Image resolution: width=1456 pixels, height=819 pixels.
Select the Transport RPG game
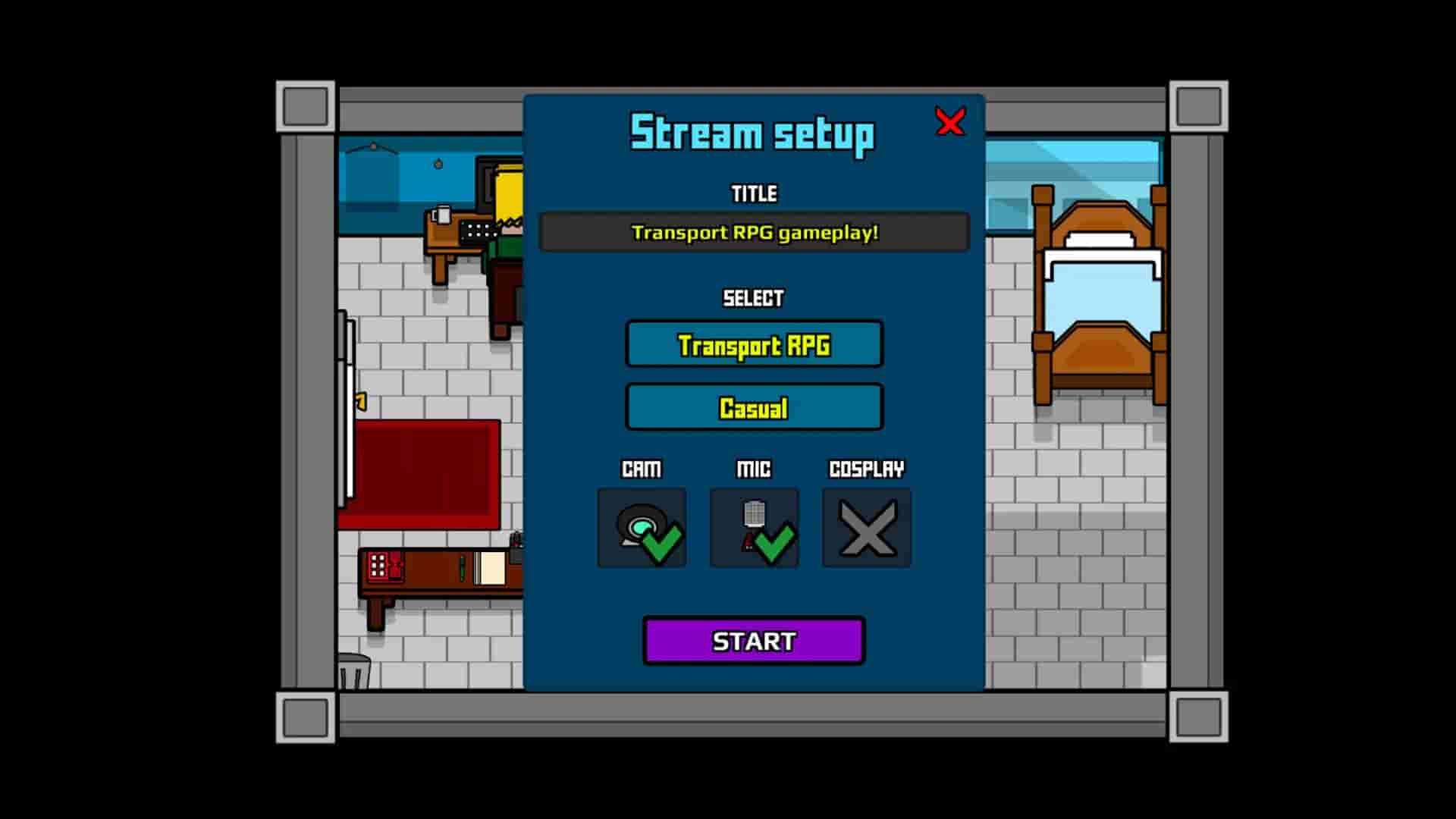click(x=754, y=344)
